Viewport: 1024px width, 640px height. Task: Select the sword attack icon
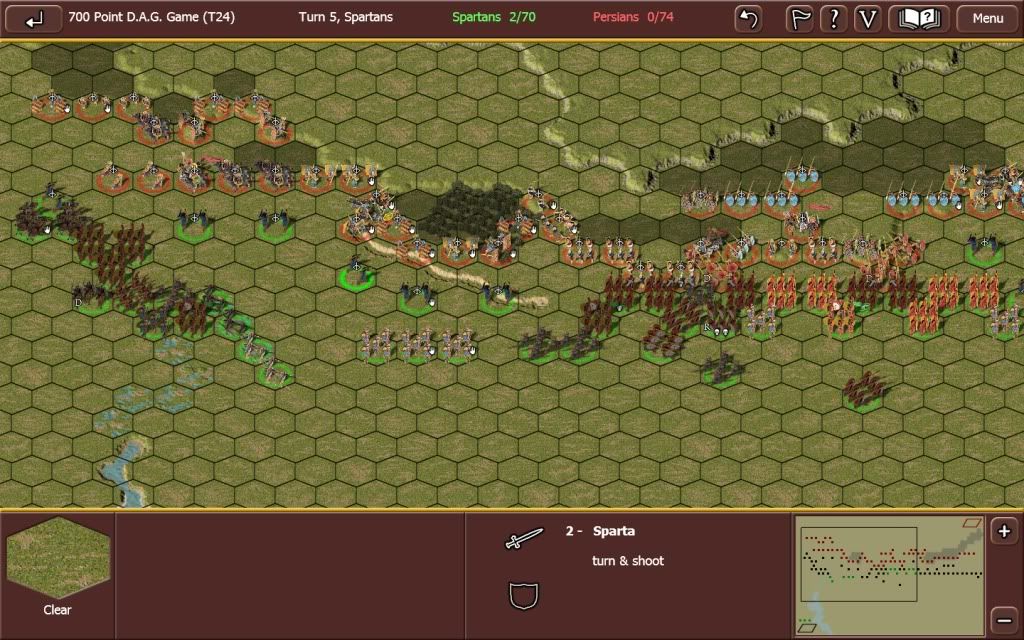524,538
